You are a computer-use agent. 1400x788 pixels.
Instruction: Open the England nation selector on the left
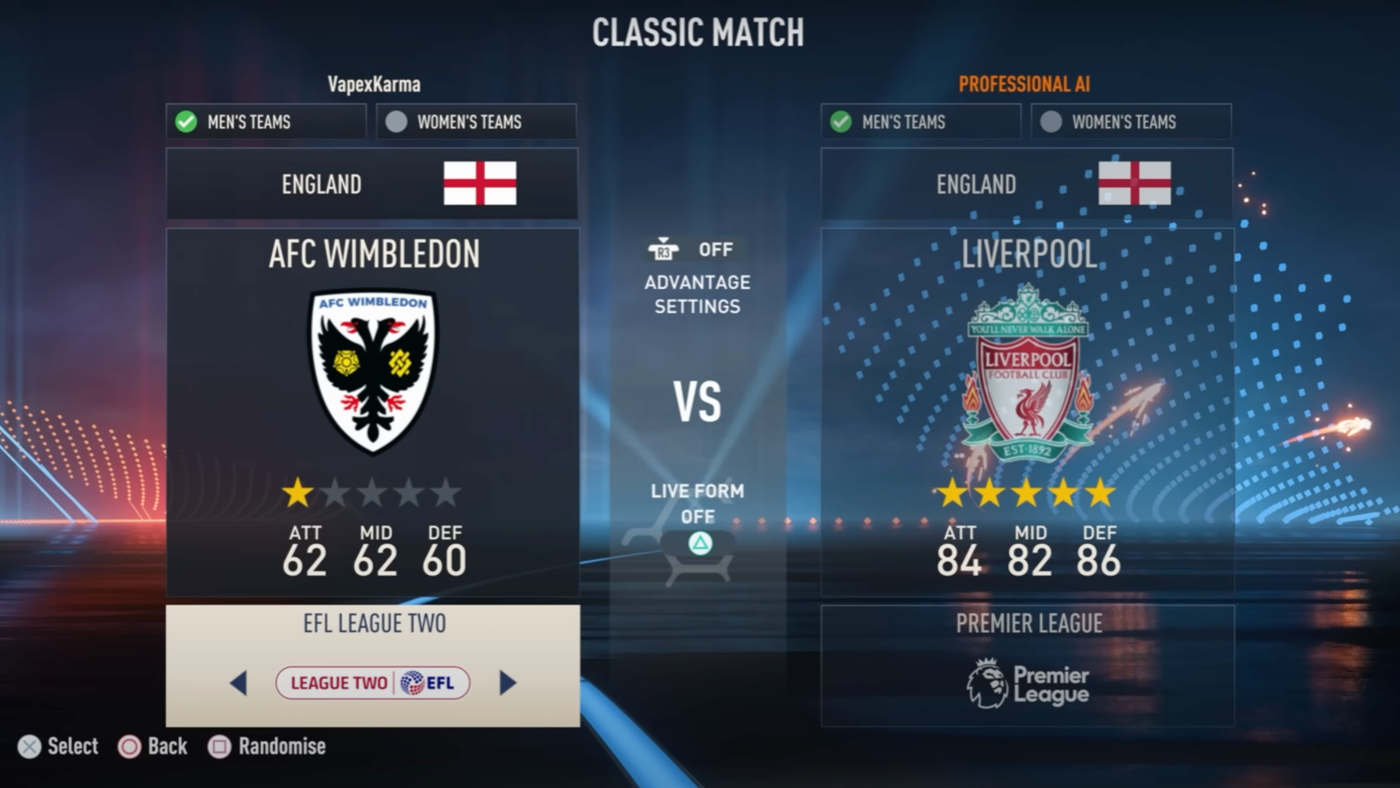coord(372,184)
